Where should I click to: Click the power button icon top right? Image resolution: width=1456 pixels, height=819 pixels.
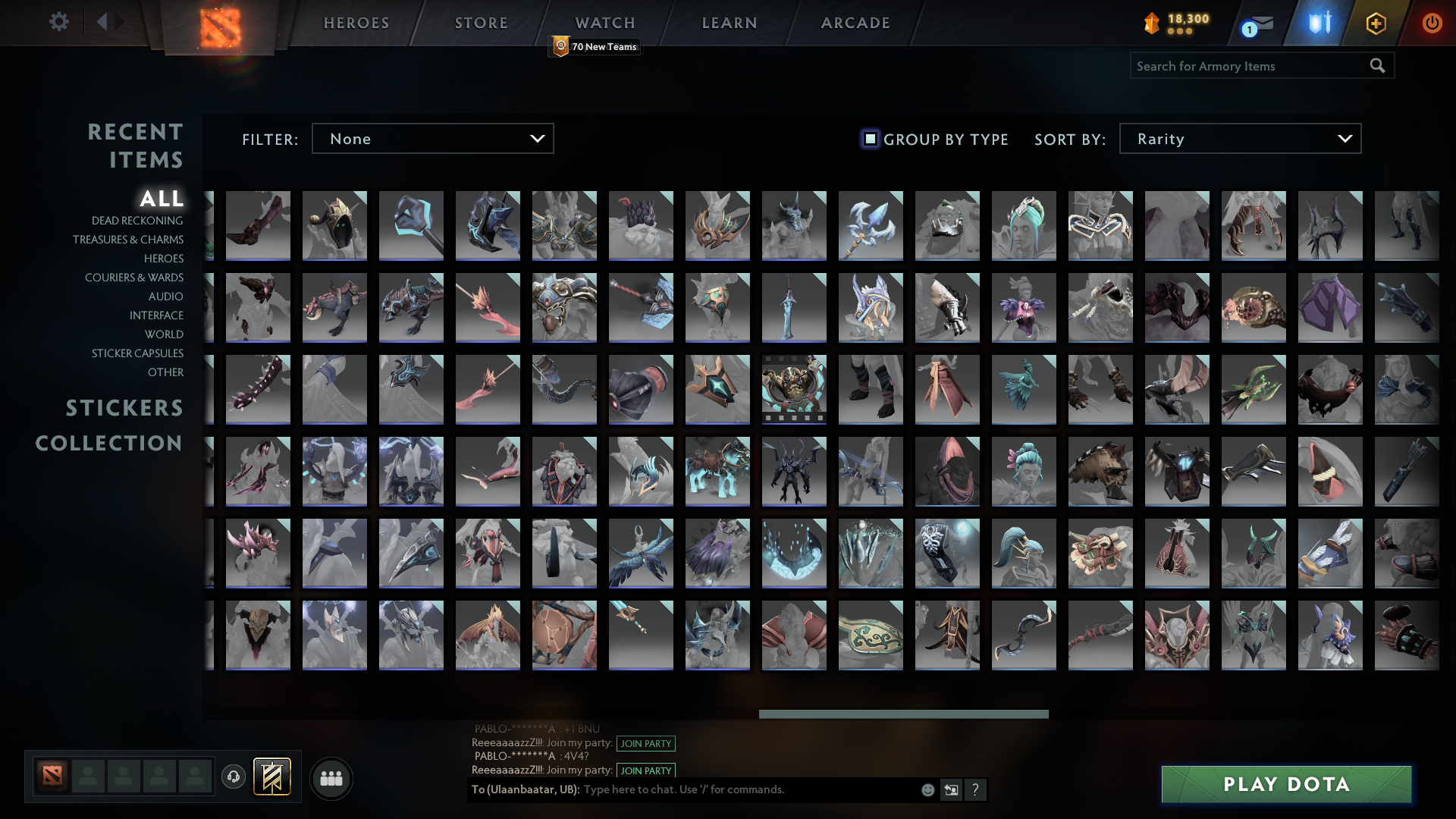click(1432, 23)
